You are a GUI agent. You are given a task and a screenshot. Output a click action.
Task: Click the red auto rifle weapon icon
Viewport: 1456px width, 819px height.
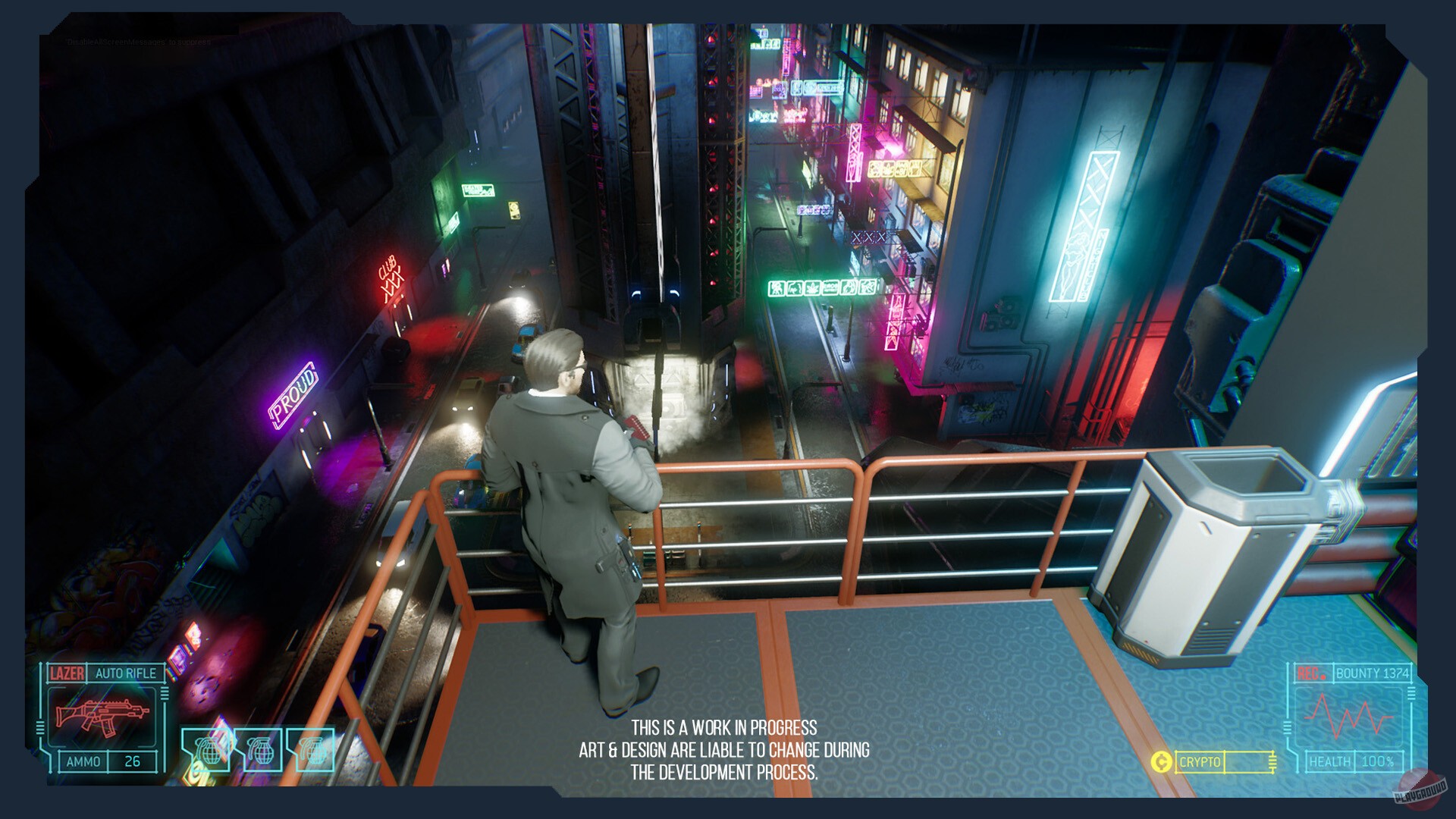coord(103,714)
